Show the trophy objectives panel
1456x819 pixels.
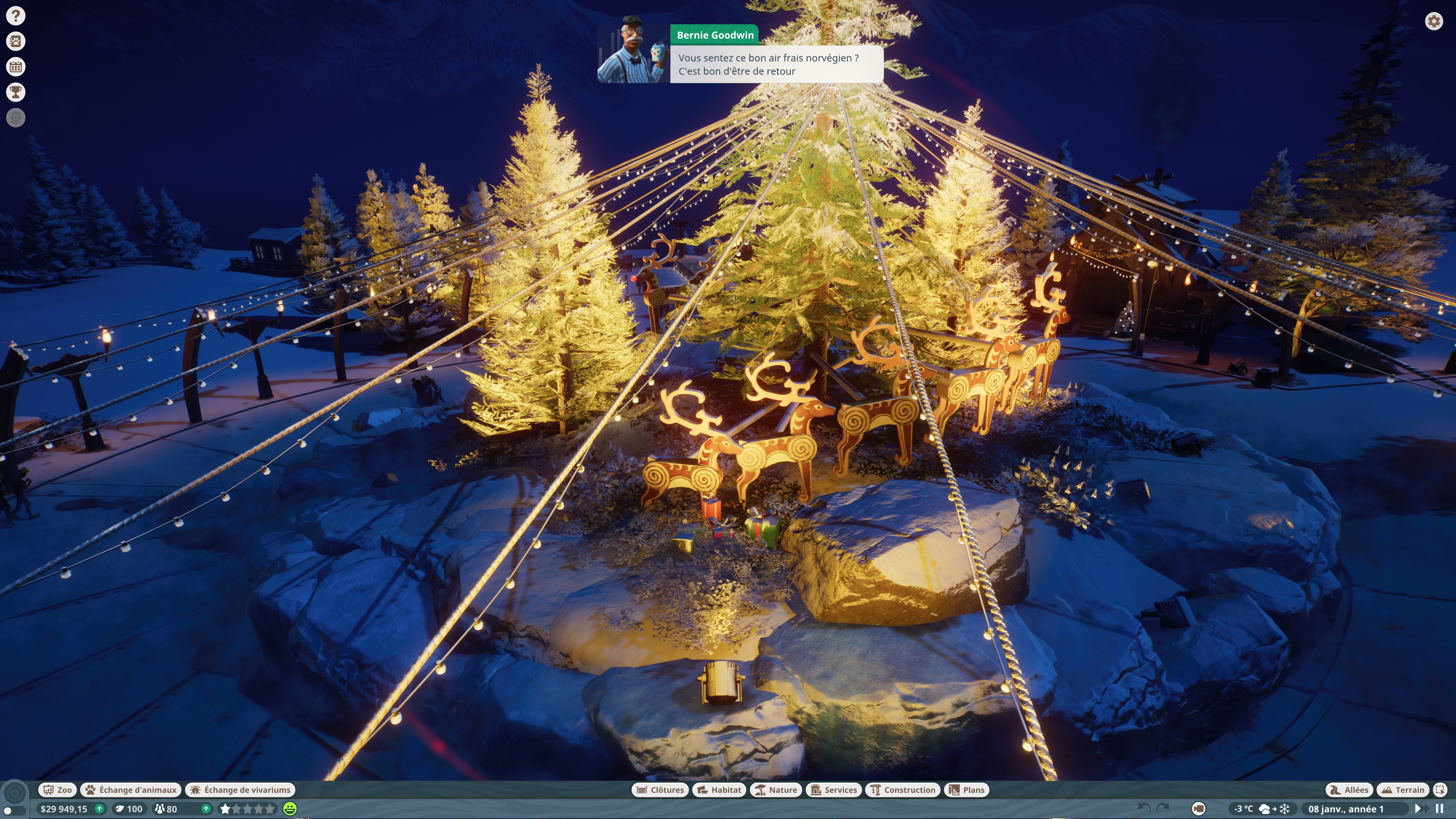pyautogui.click(x=16, y=92)
